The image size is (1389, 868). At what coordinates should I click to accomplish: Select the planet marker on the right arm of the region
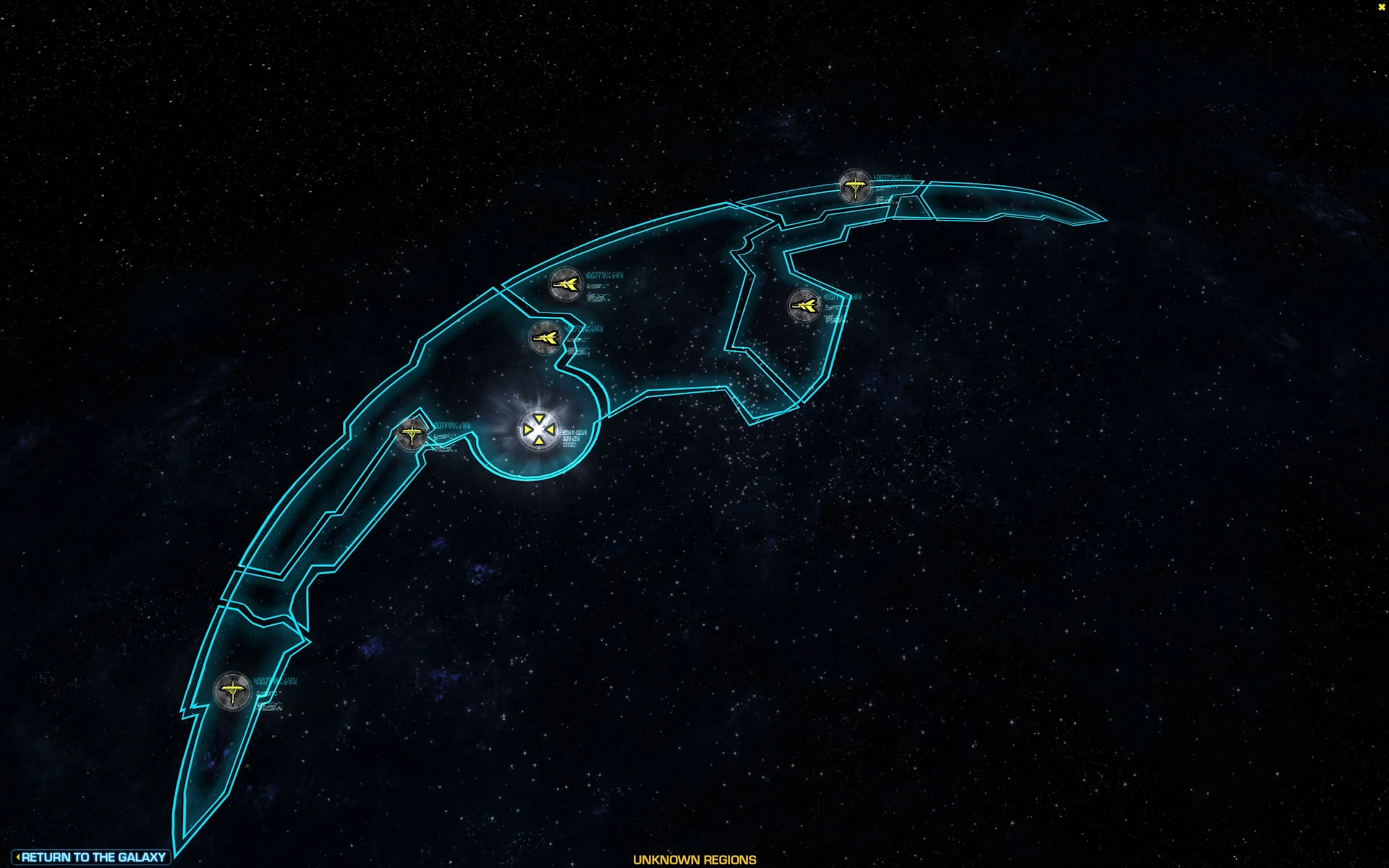click(804, 305)
